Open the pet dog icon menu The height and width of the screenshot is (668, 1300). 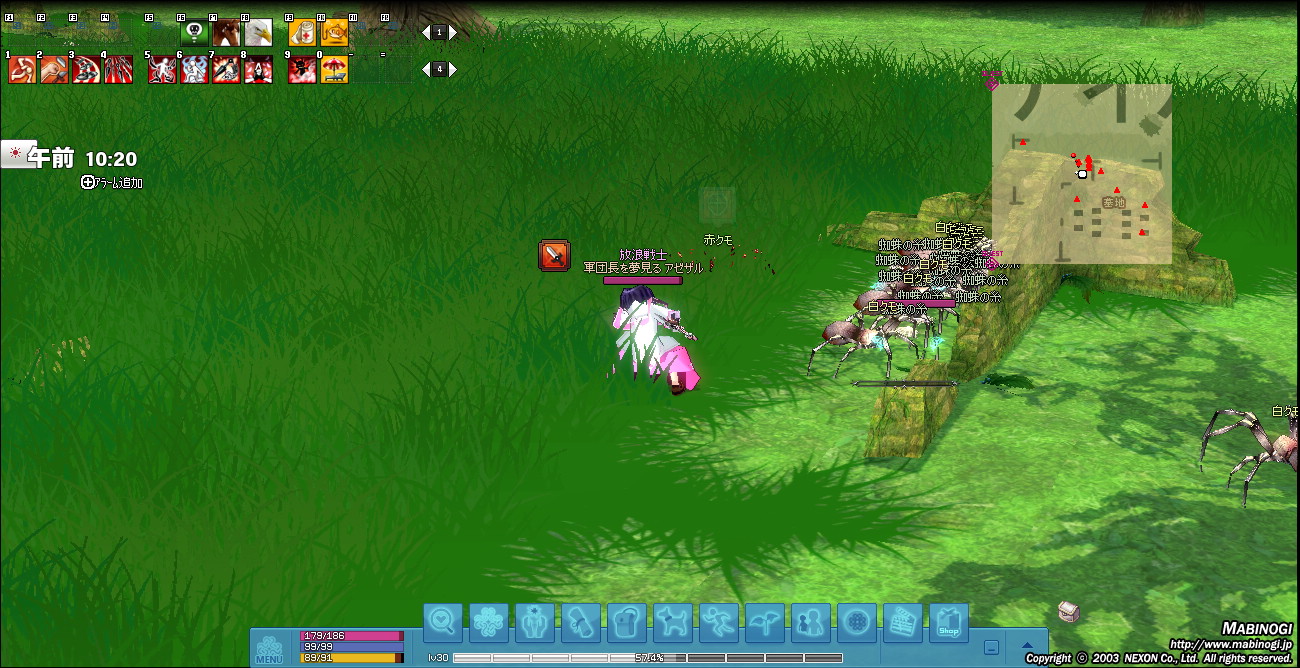[x=673, y=623]
